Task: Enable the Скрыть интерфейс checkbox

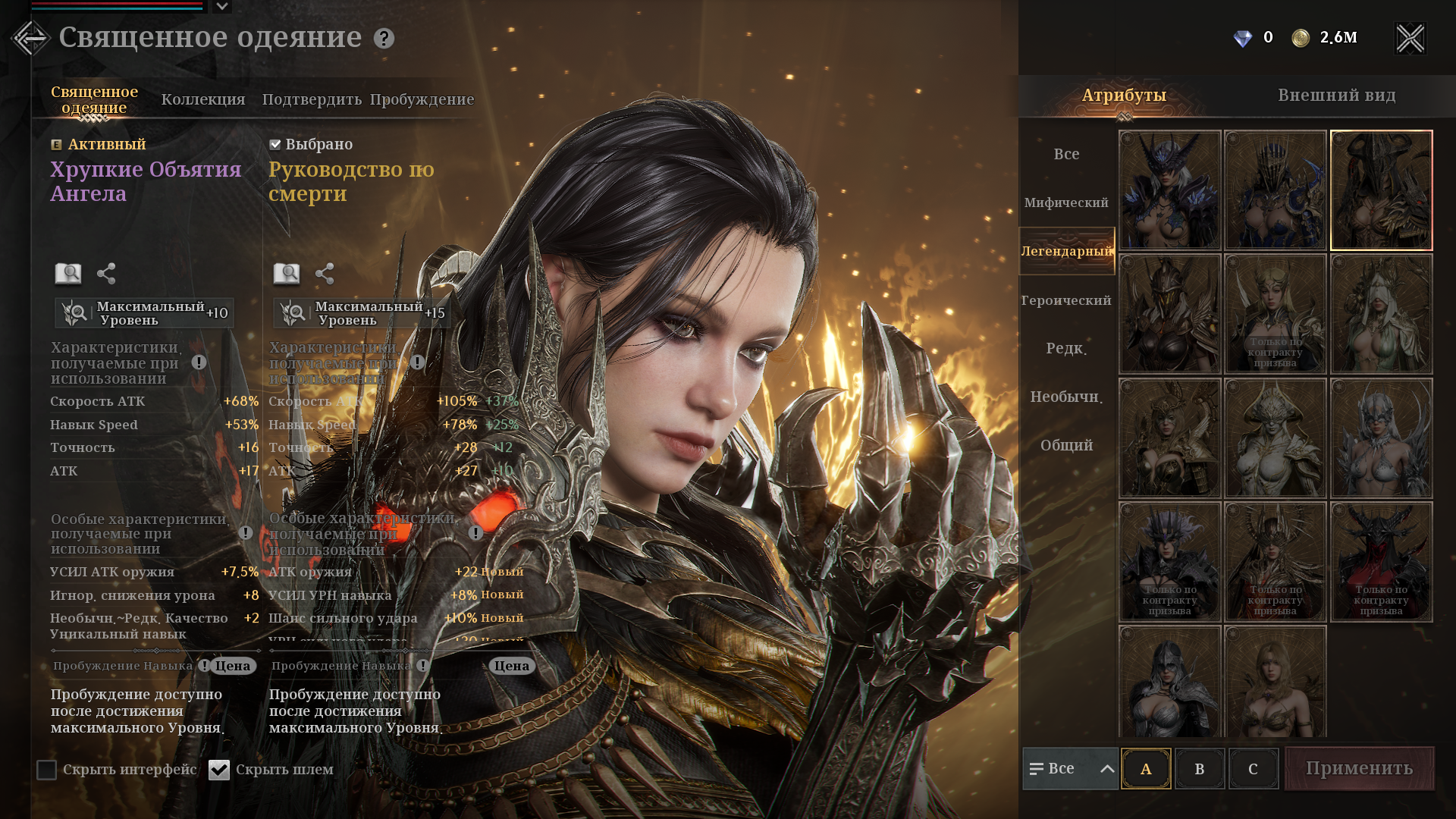Action: click(47, 770)
